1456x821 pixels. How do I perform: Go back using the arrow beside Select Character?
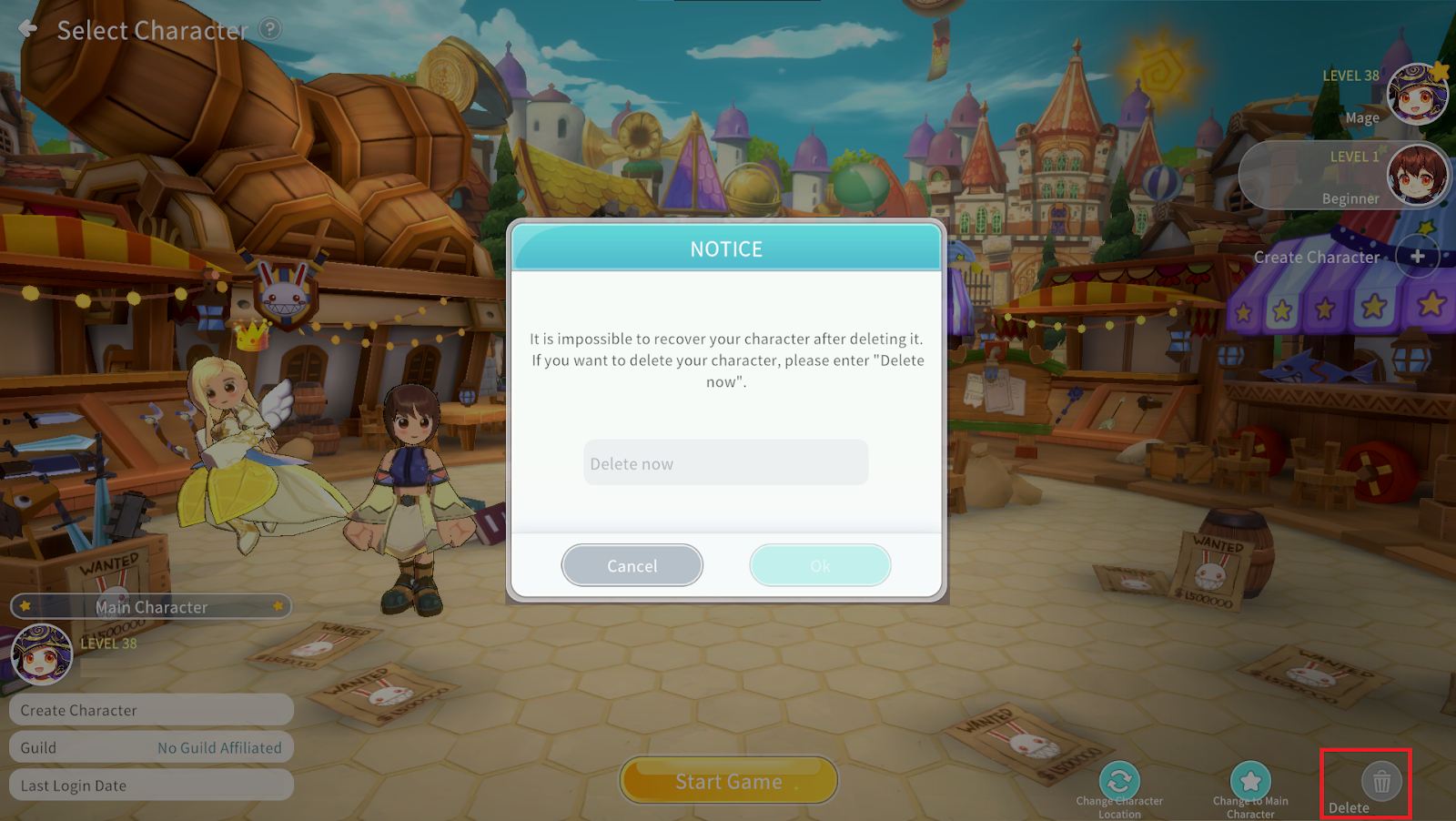pyautogui.click(x=28, y=29)
